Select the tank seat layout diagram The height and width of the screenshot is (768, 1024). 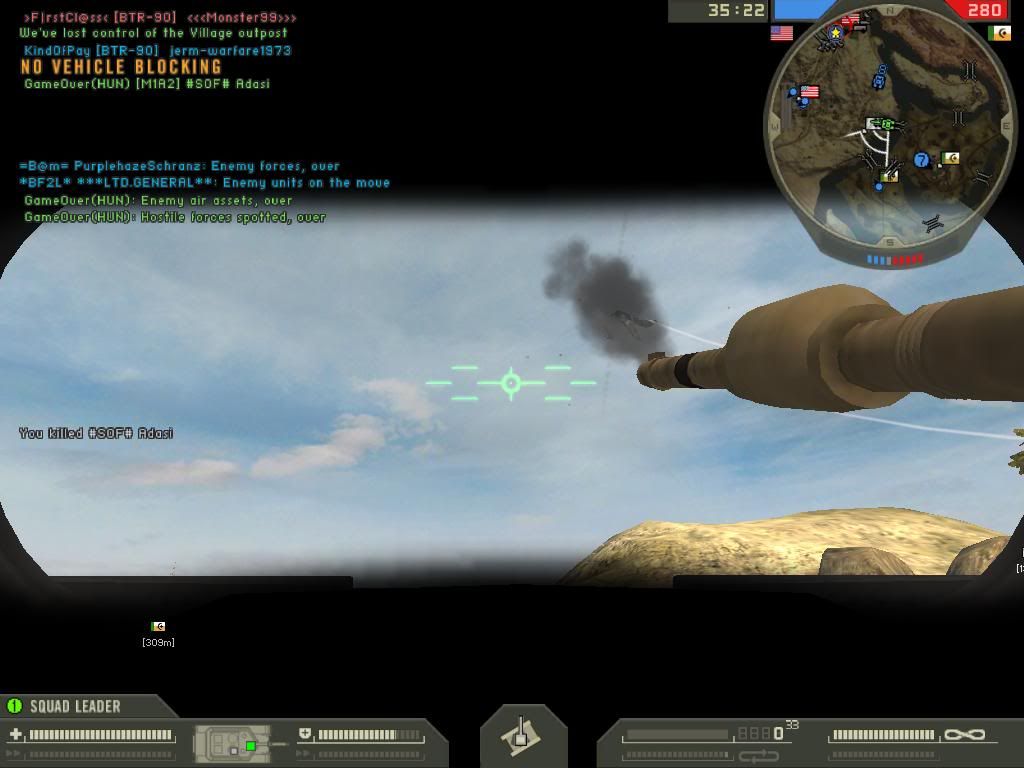pyautogui.click(x=232, y=743)
